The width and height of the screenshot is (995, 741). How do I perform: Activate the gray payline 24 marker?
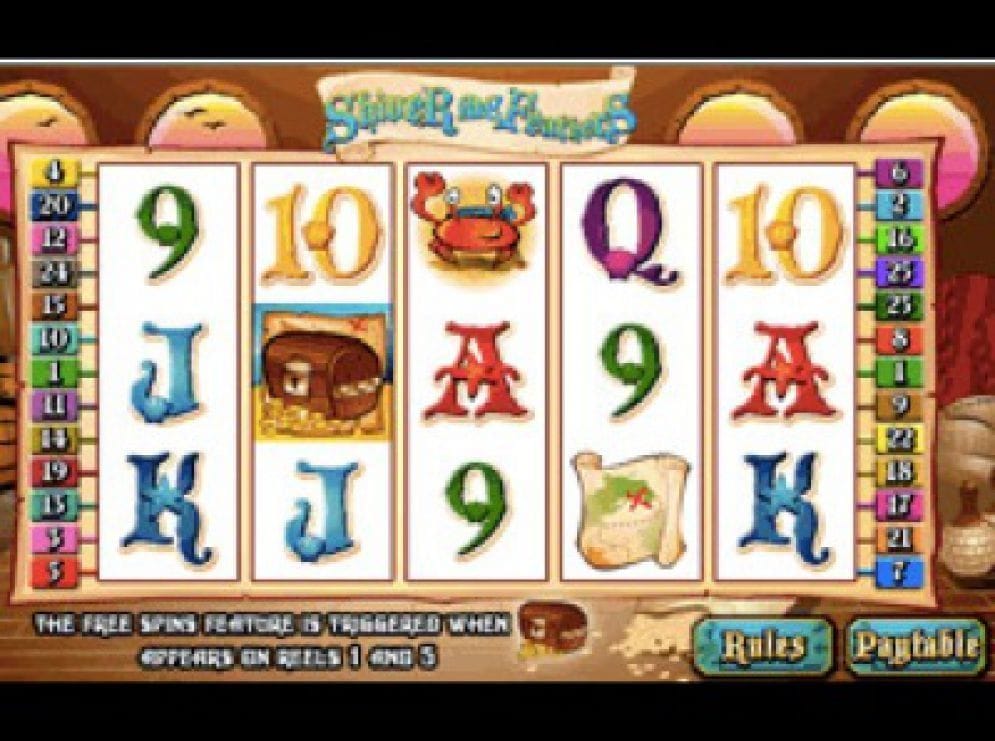(x=48, y=271)
